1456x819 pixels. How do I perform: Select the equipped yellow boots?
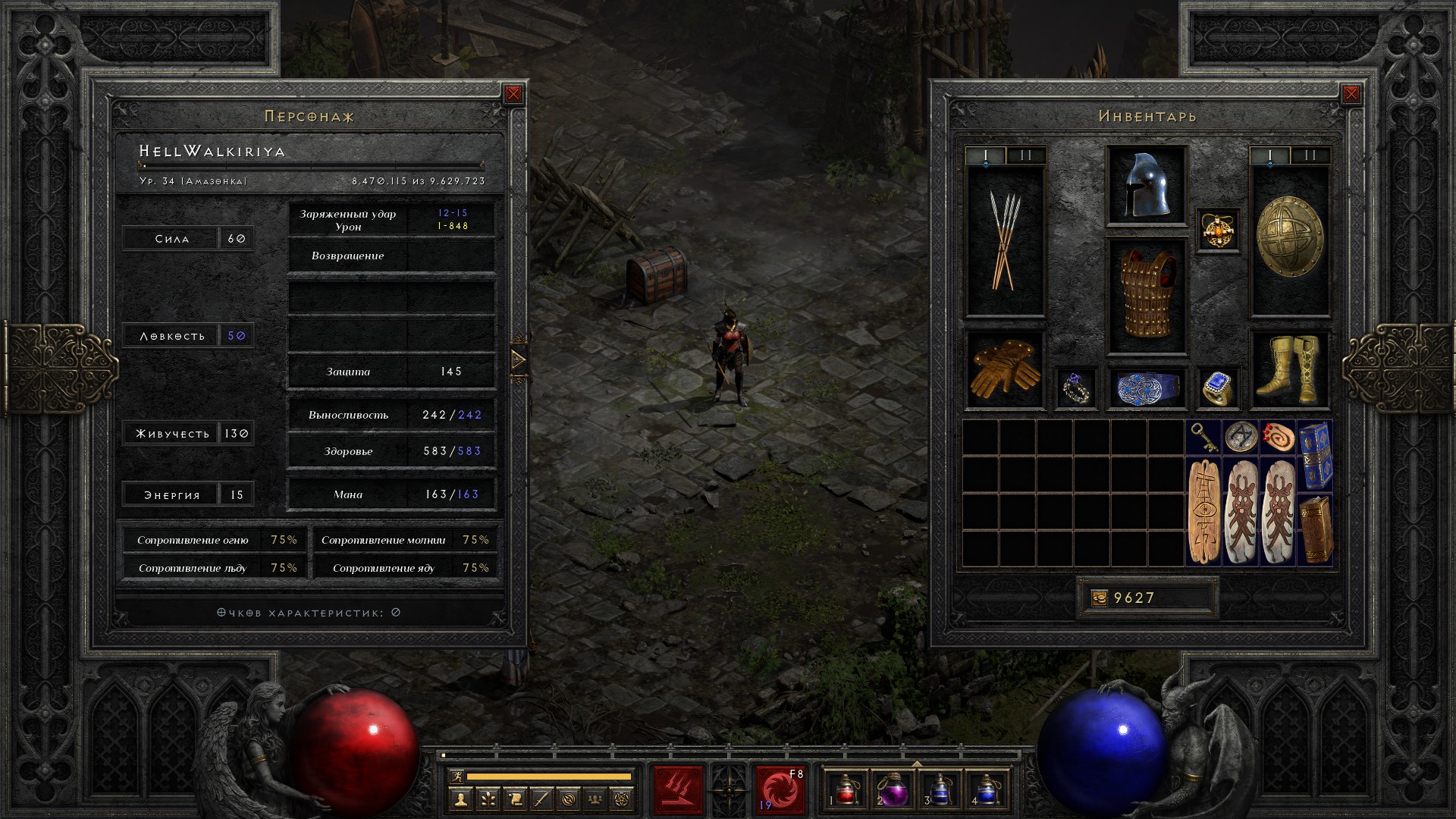pos(1288,369)
